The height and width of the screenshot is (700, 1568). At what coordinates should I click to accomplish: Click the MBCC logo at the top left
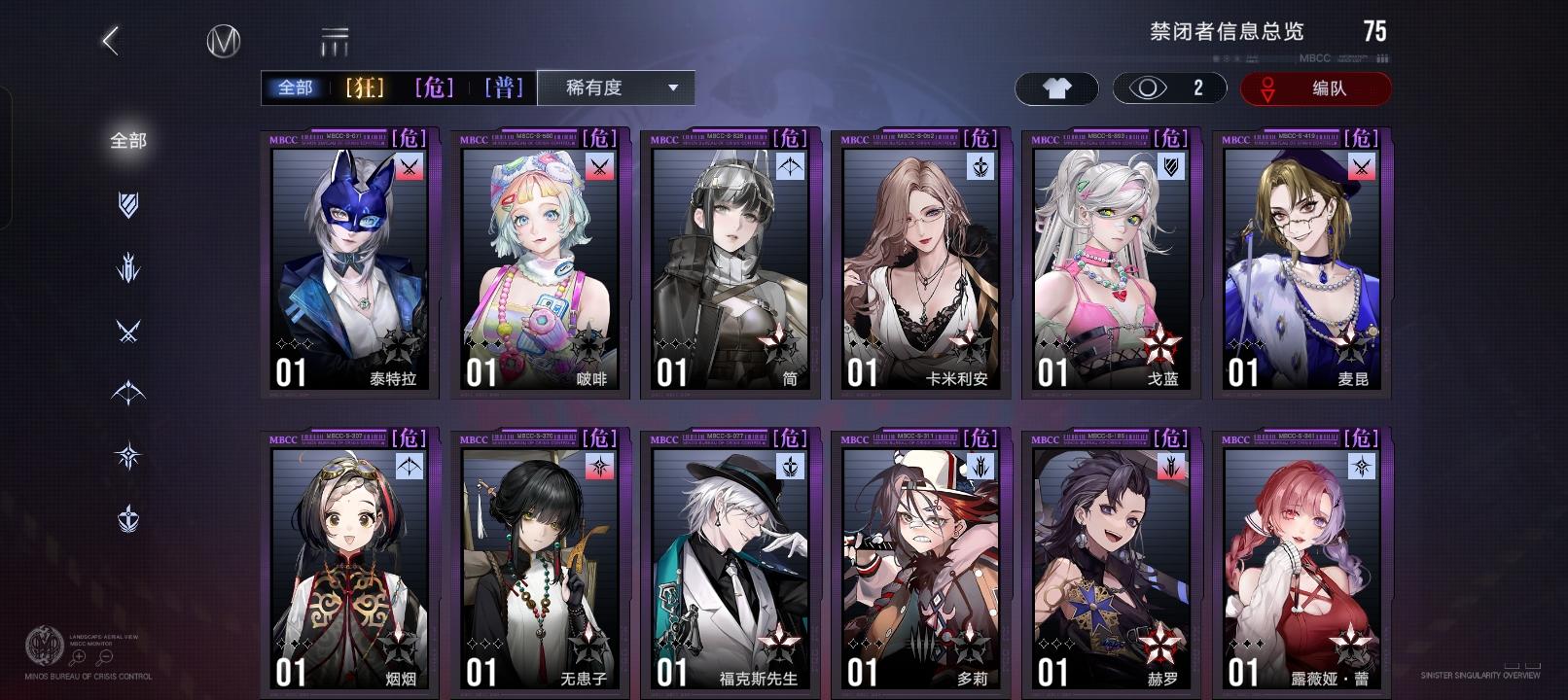pyautogui.click(x=222, y=41)
